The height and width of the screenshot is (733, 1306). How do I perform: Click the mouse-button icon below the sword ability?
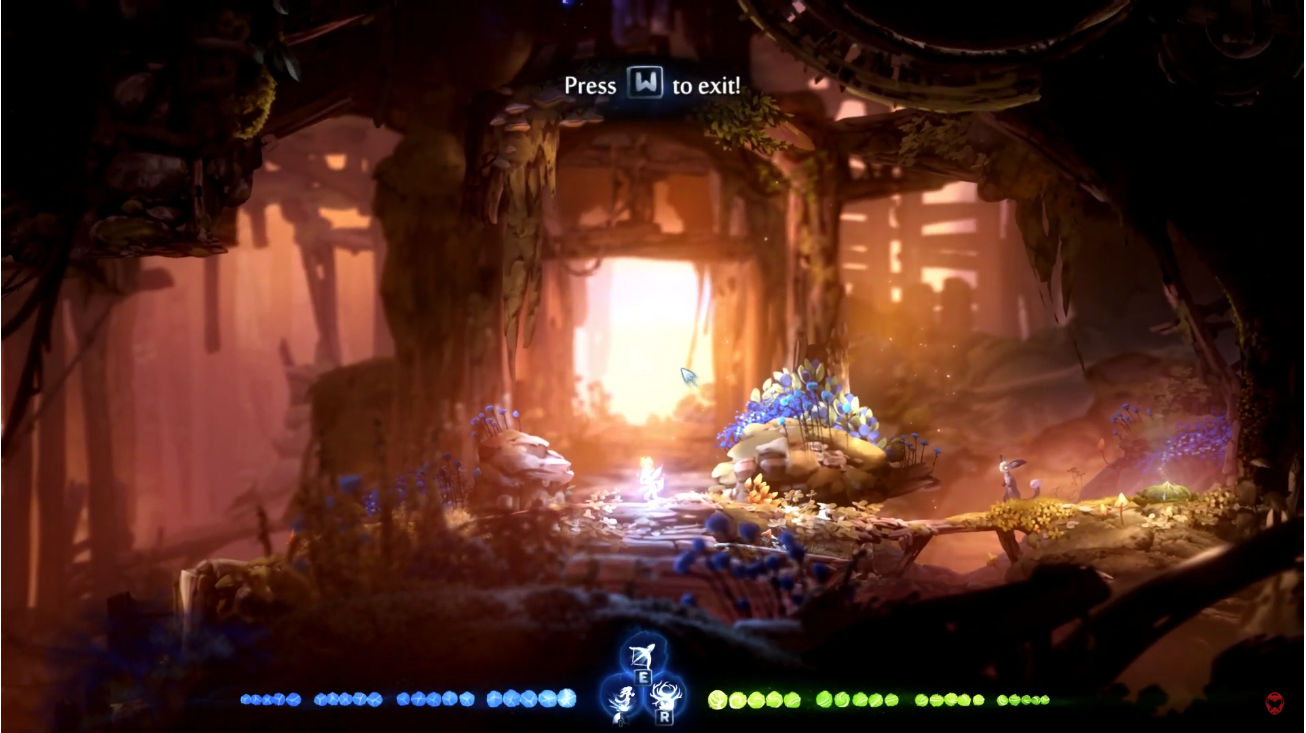tap(619, 719)
